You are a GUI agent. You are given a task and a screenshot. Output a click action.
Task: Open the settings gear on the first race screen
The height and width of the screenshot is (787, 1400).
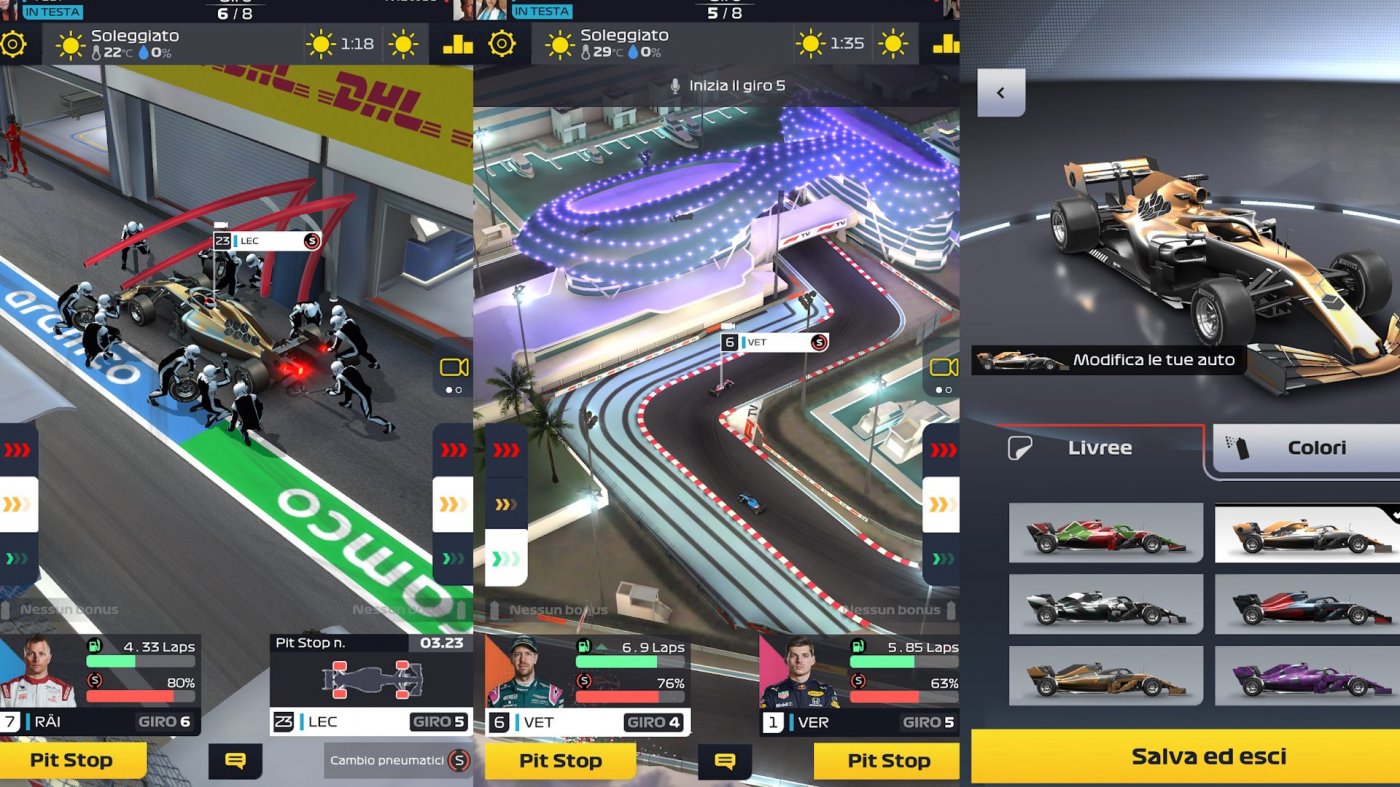click(x=14, y=44)
